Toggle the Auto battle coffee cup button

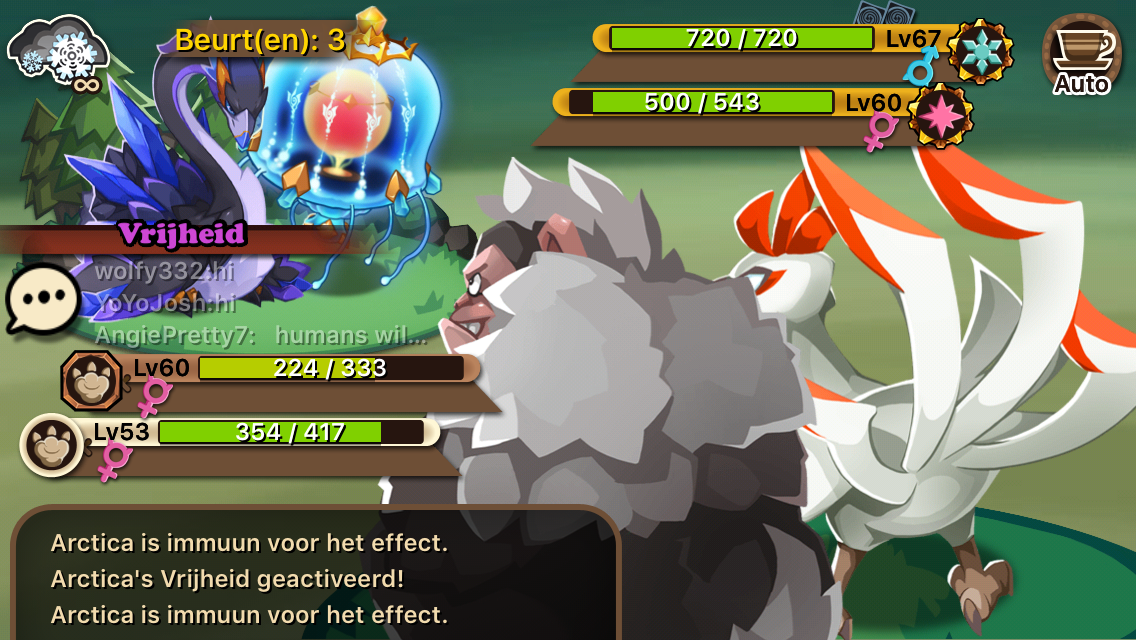pos(1081,56)
